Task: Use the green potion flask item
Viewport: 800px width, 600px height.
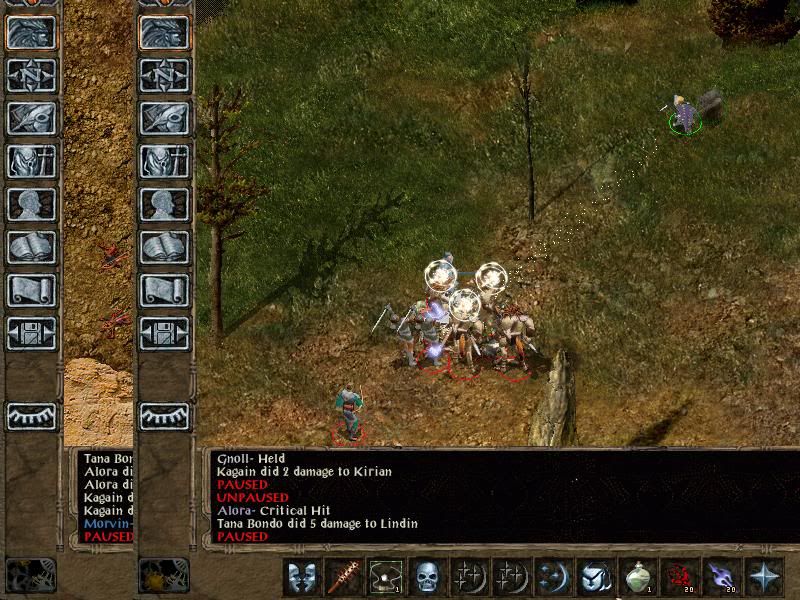Action: tap(638, 576)
